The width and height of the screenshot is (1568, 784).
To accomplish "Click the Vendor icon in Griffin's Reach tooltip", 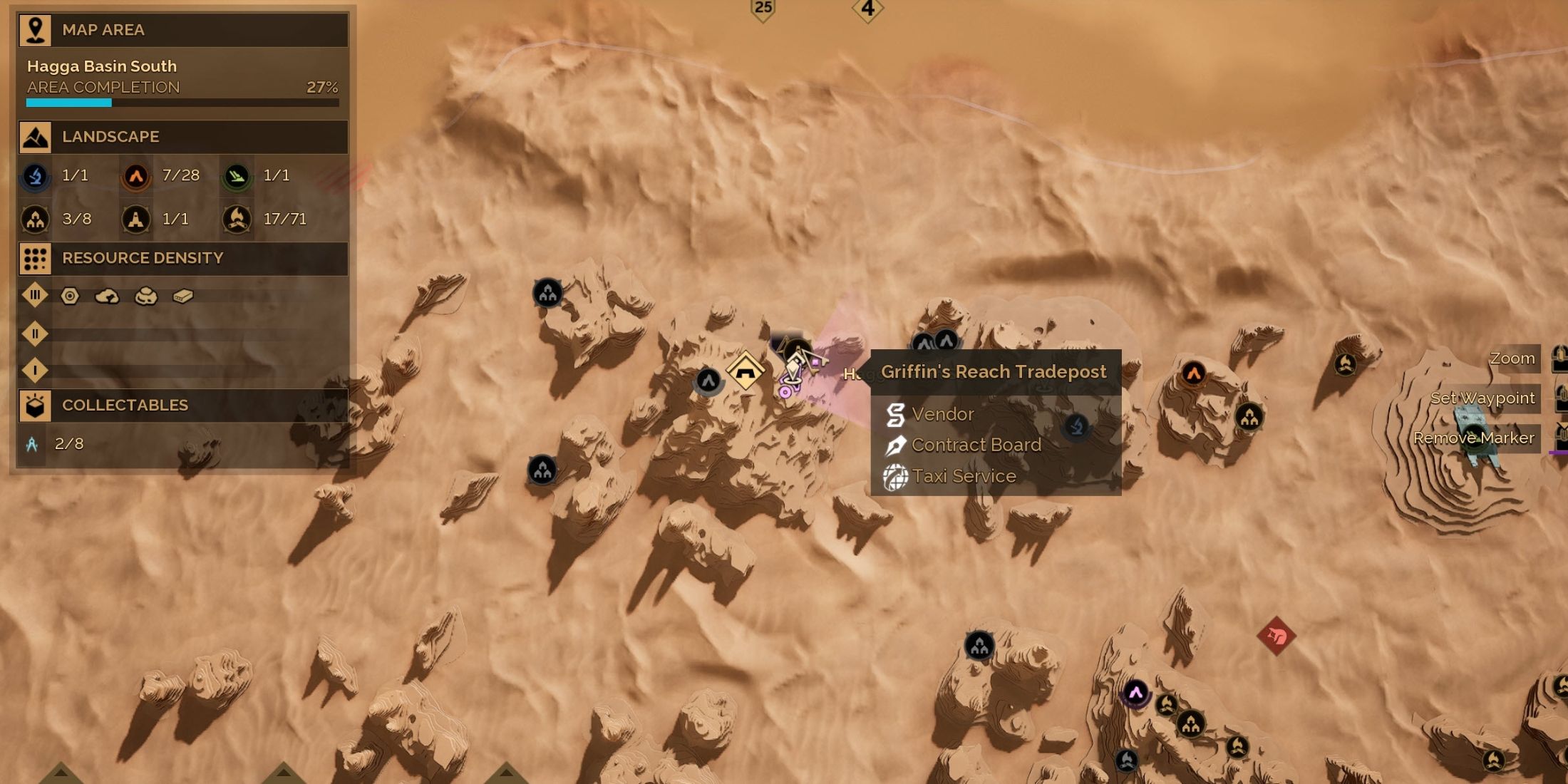I will (x=895, y=414).
